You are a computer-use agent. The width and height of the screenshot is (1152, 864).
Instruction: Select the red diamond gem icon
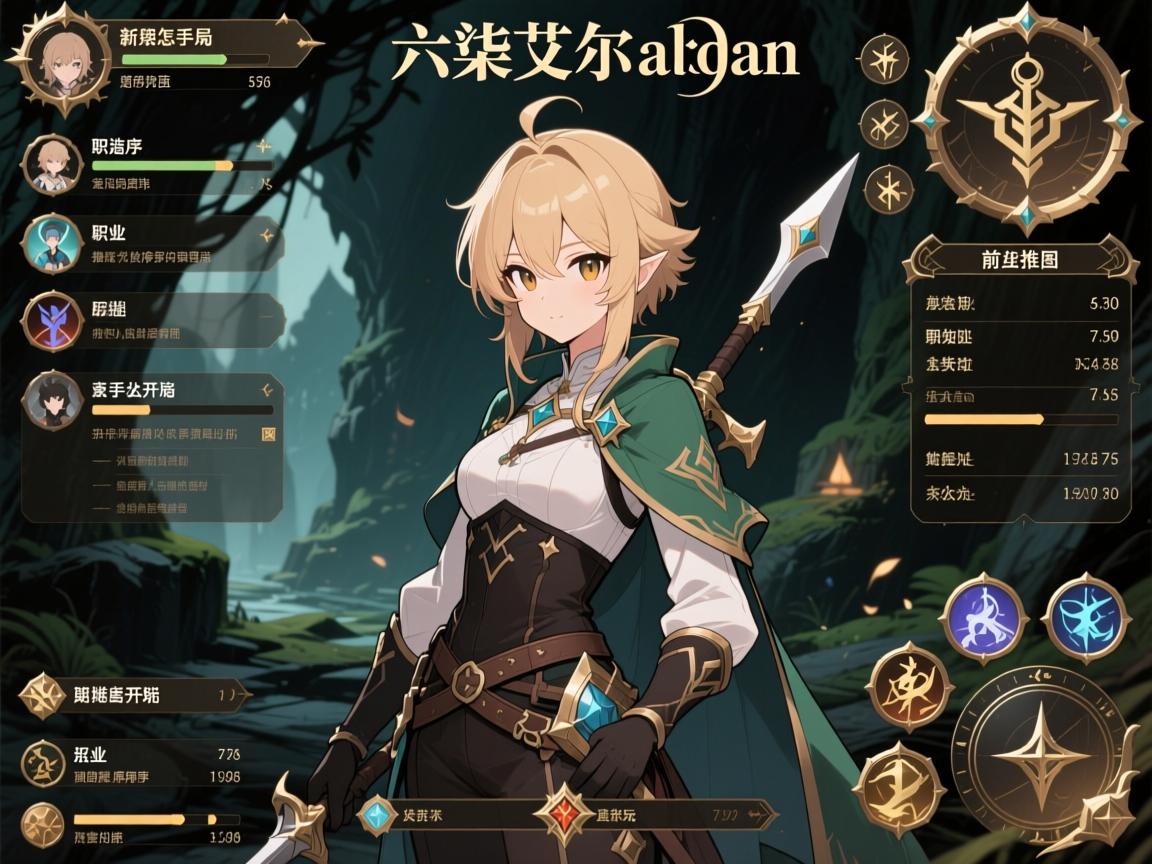(565, 815)
